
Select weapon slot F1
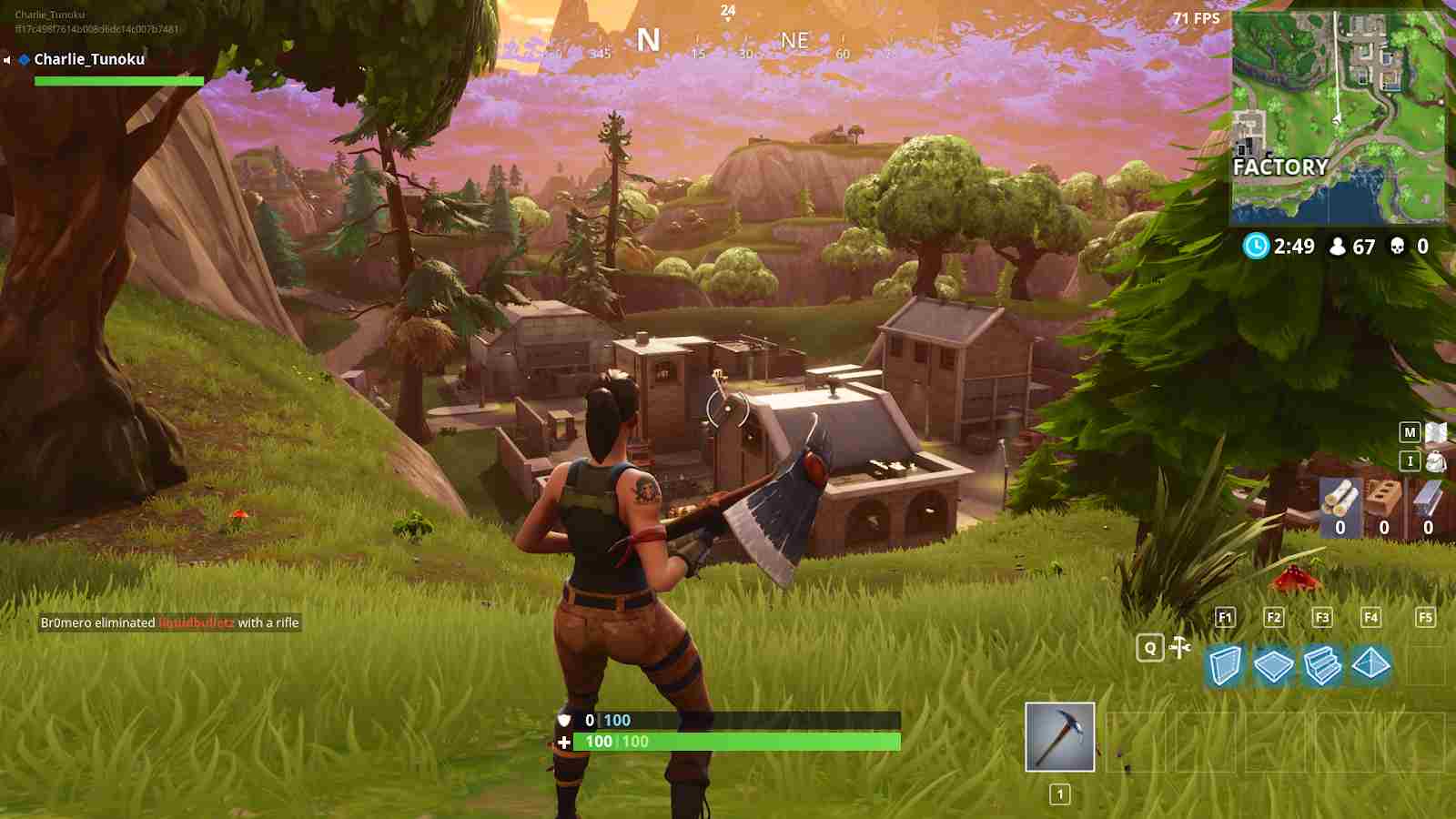click(x=1225, y=618)
